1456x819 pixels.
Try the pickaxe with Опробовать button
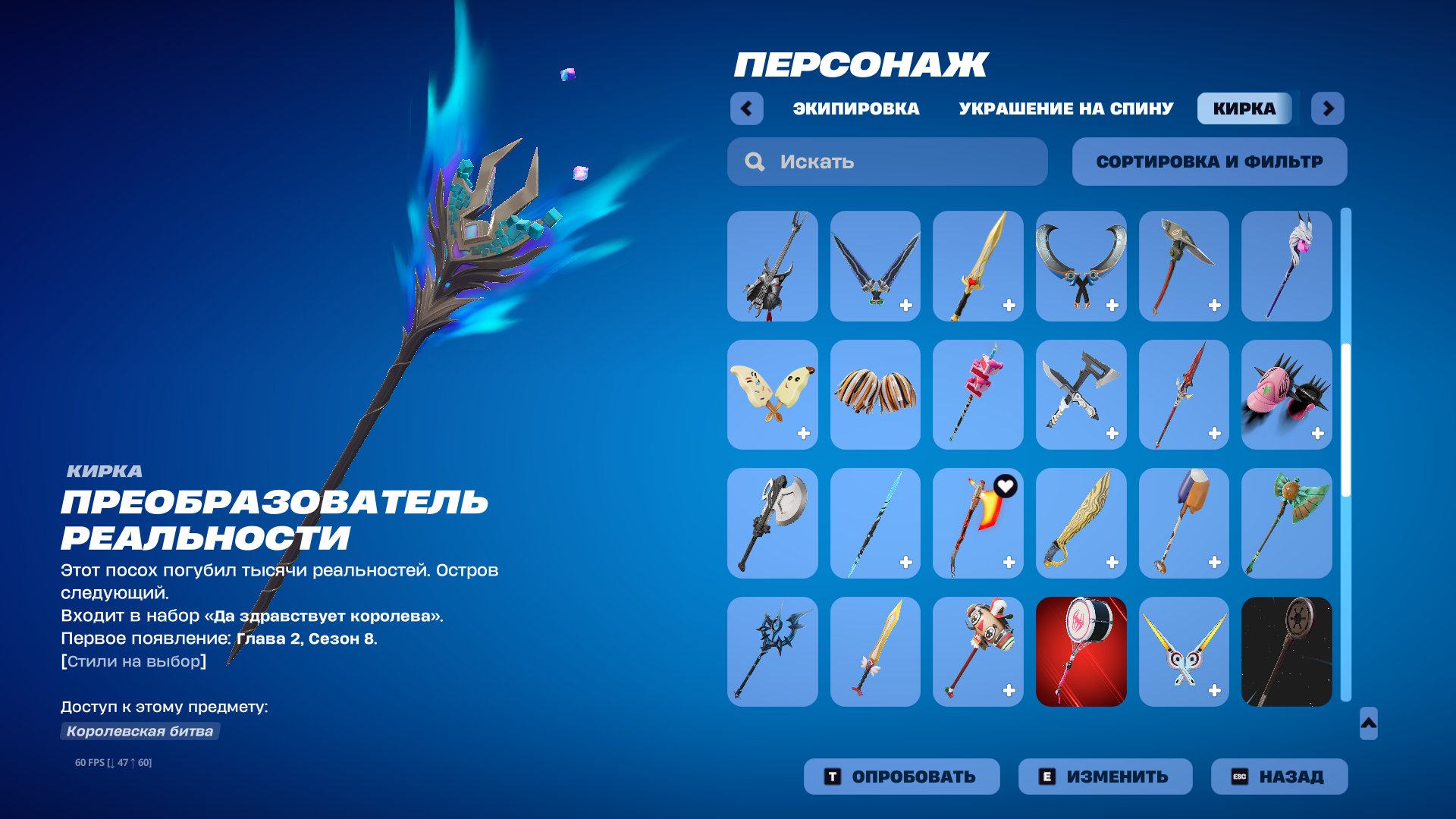point(902,777)
